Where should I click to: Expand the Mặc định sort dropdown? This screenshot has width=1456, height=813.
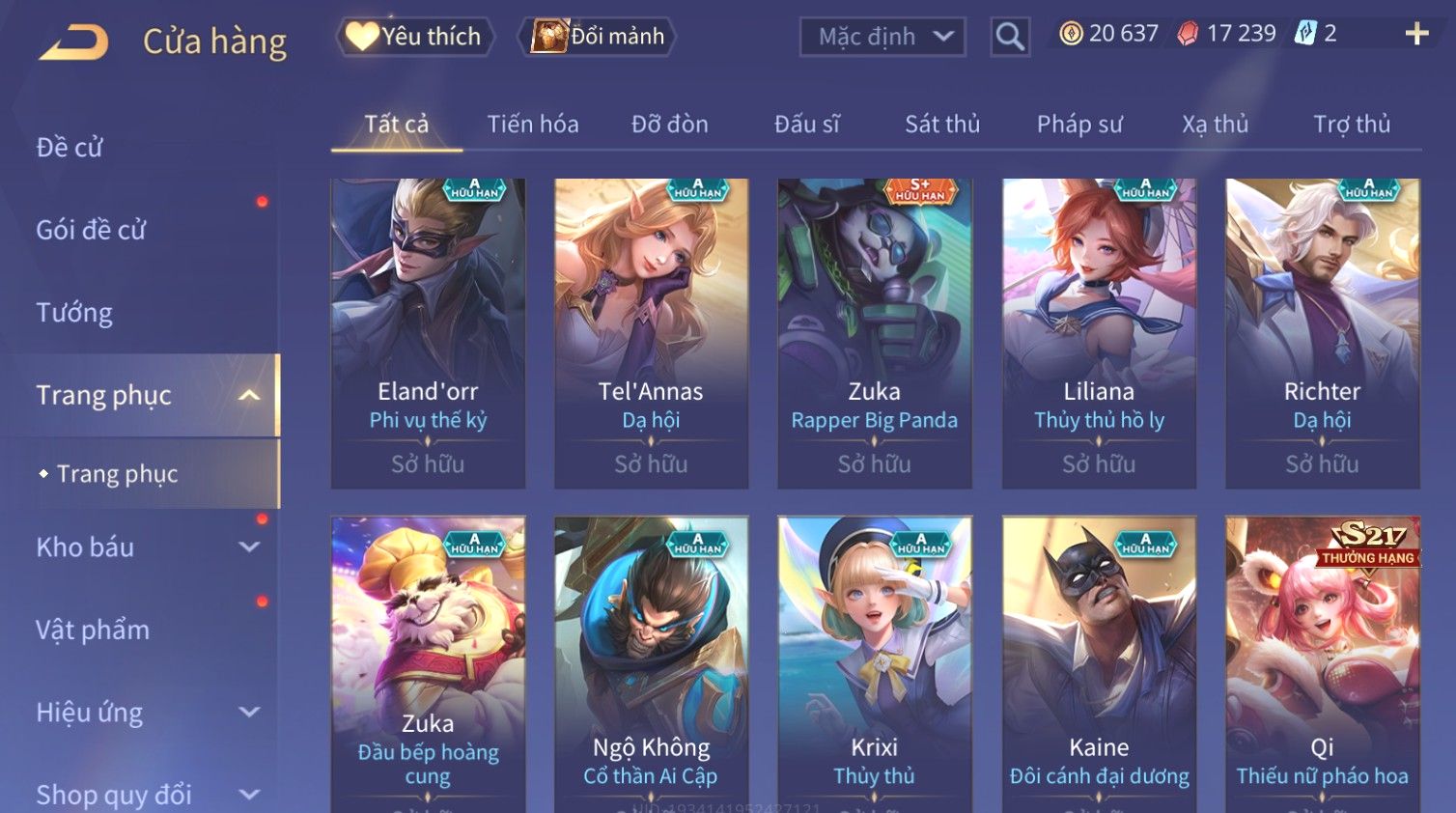882,37
